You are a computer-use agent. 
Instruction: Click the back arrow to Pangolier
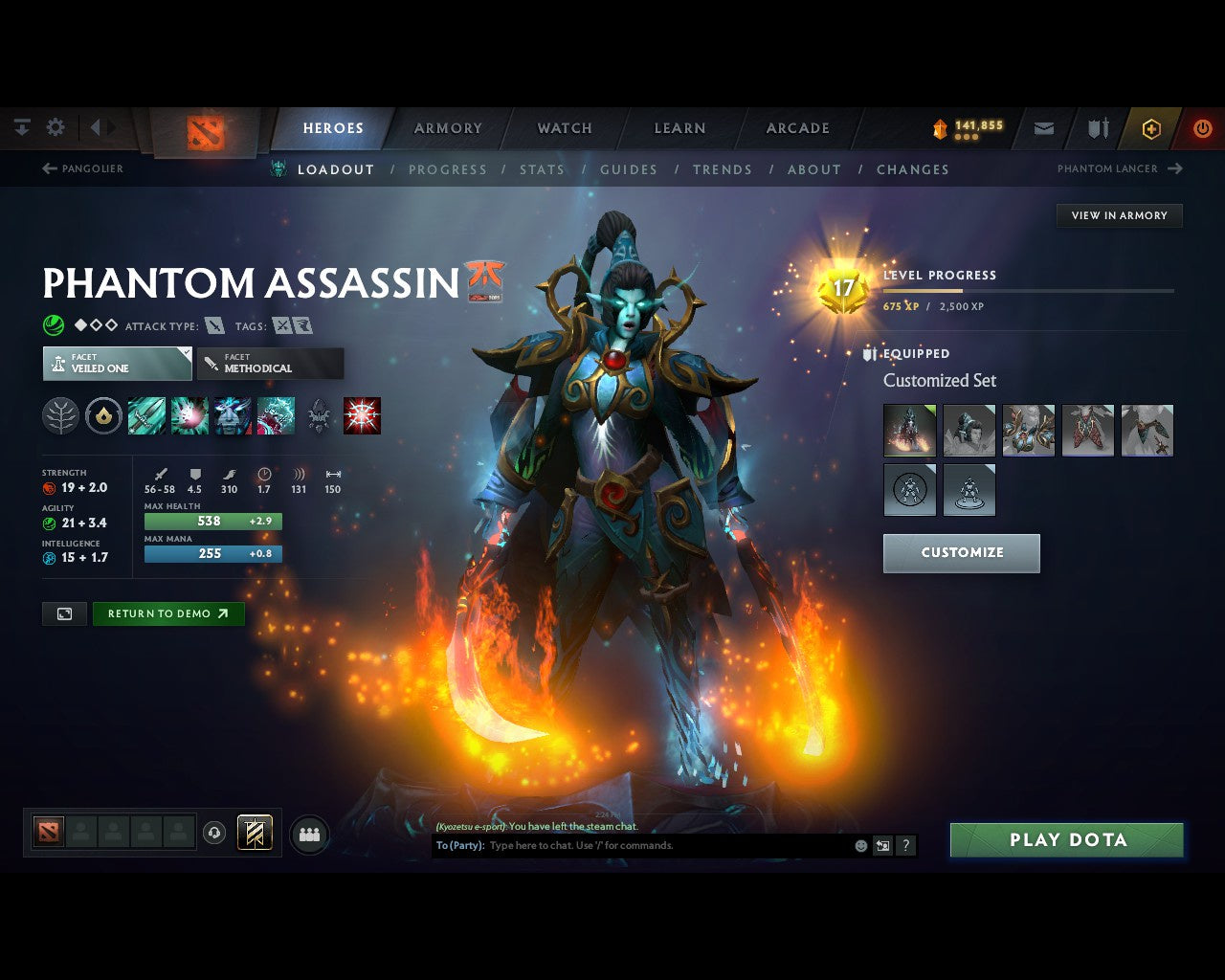click(49, 168)
